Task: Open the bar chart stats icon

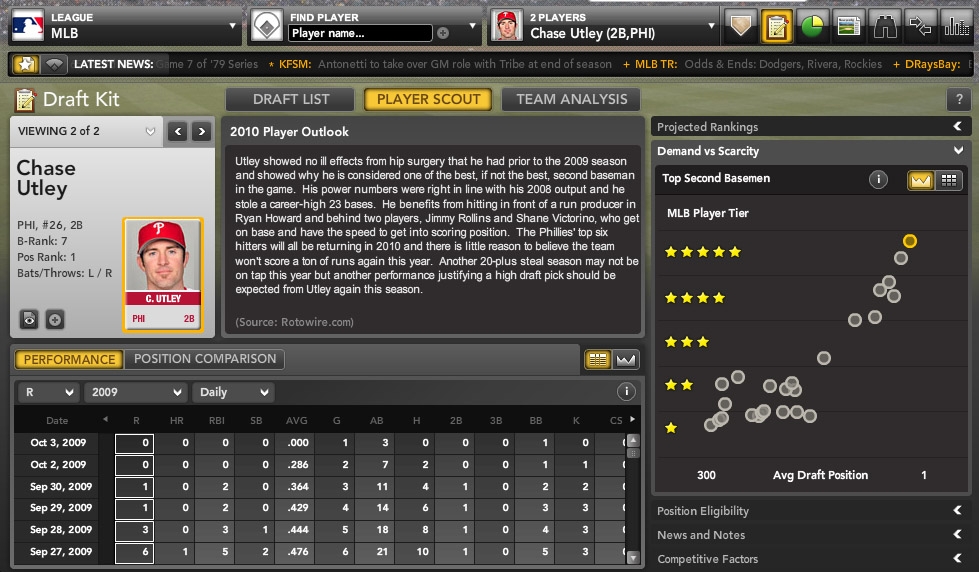Action: pyautogui.click(x=957, y=26)
